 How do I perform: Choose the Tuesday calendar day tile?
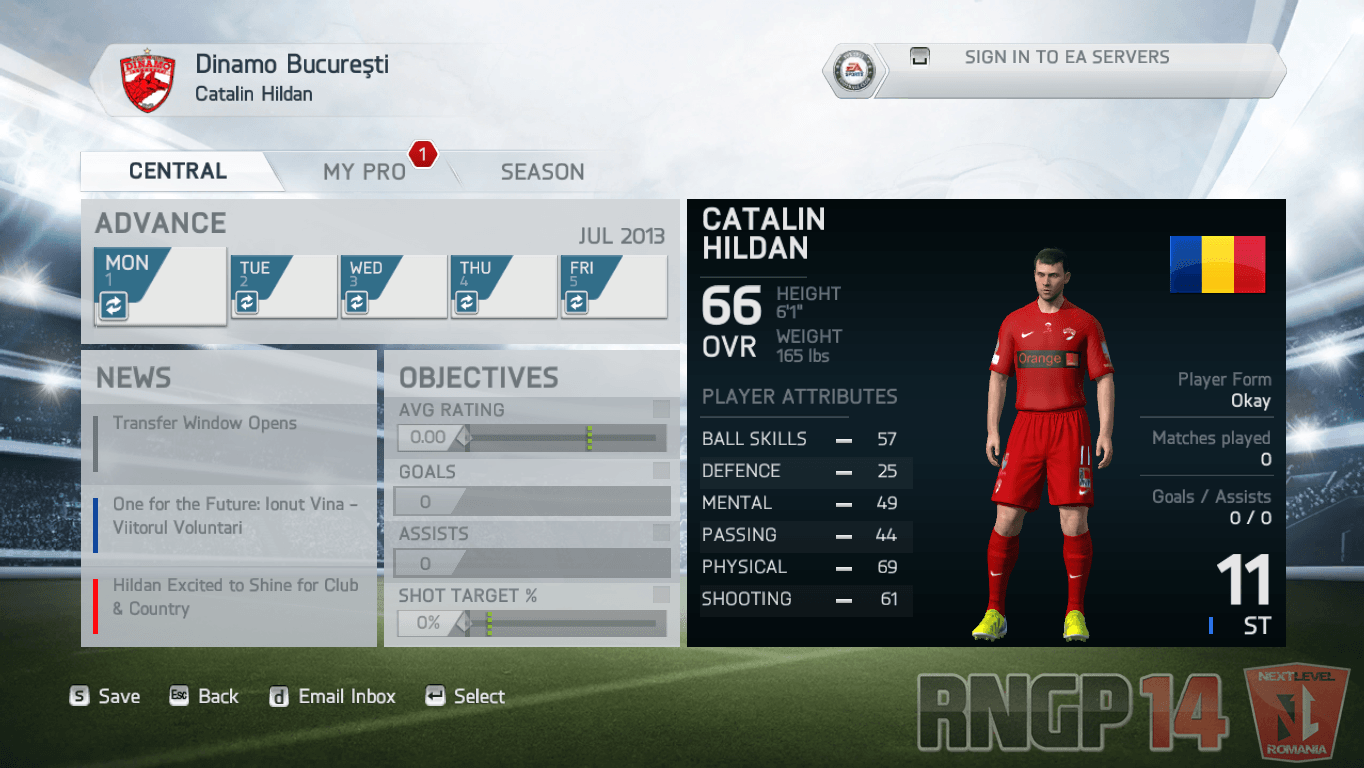(284, 287)
